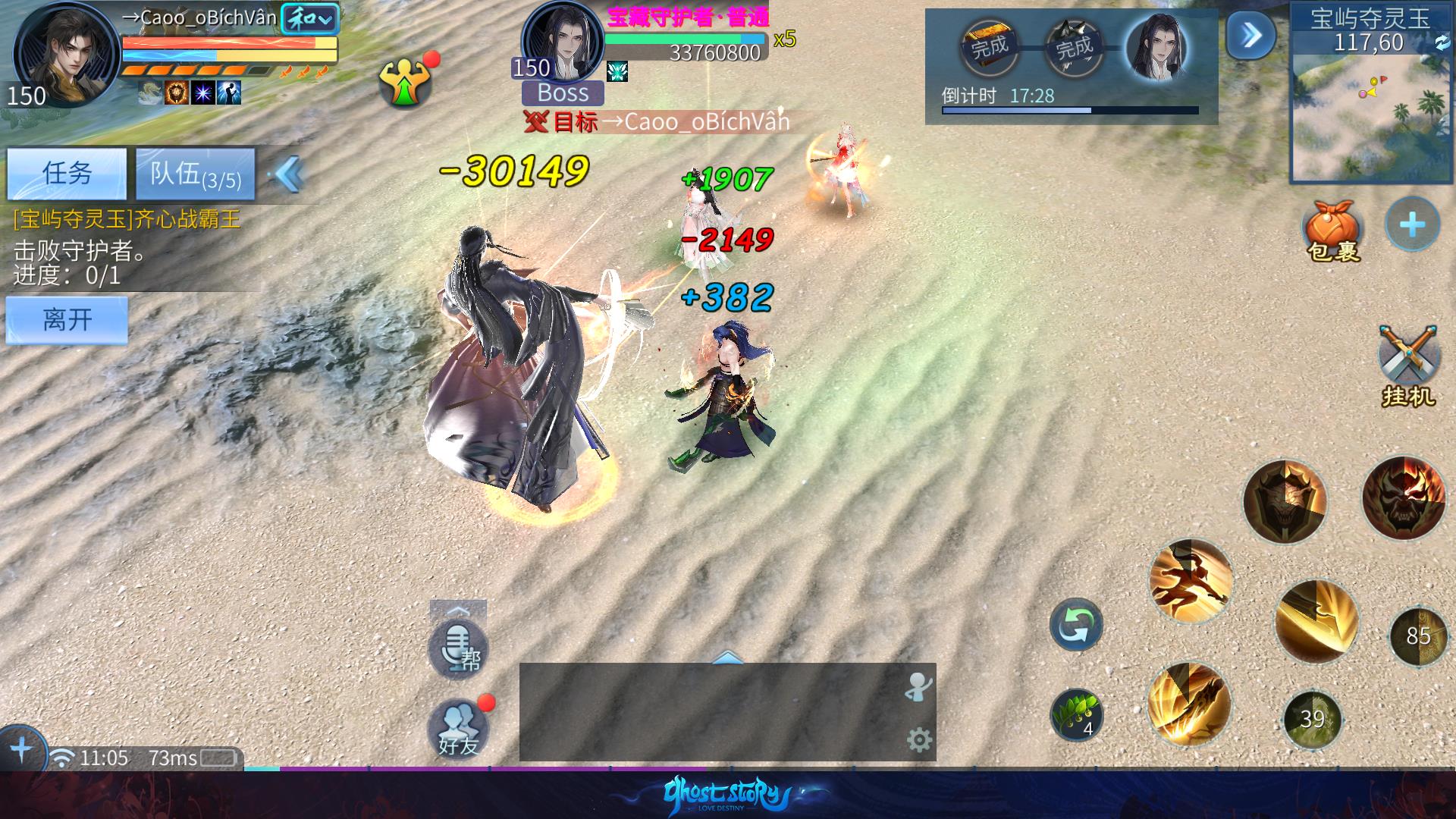The height and width of the screenshot is (819, 1456).
Task: Activate the 帮 guild voice microphone
Action: (x=458, y=648)
